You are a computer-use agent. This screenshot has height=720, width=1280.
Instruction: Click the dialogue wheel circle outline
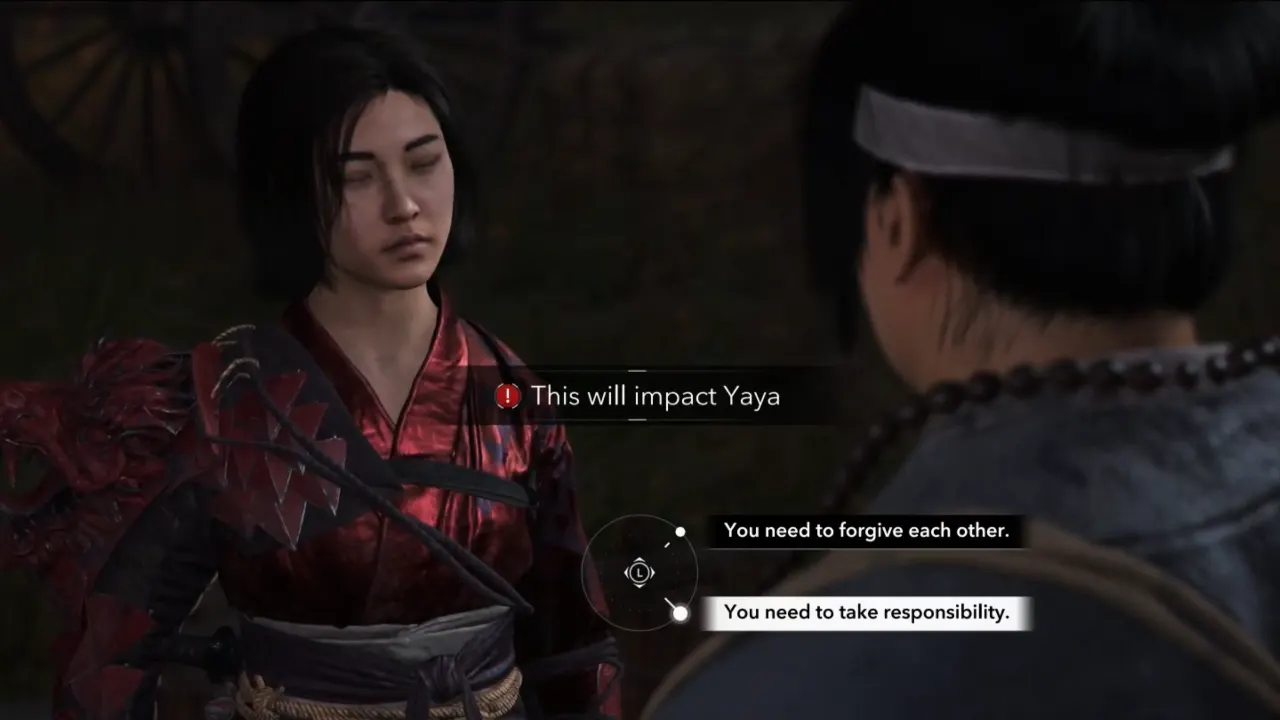coord(585,572)
